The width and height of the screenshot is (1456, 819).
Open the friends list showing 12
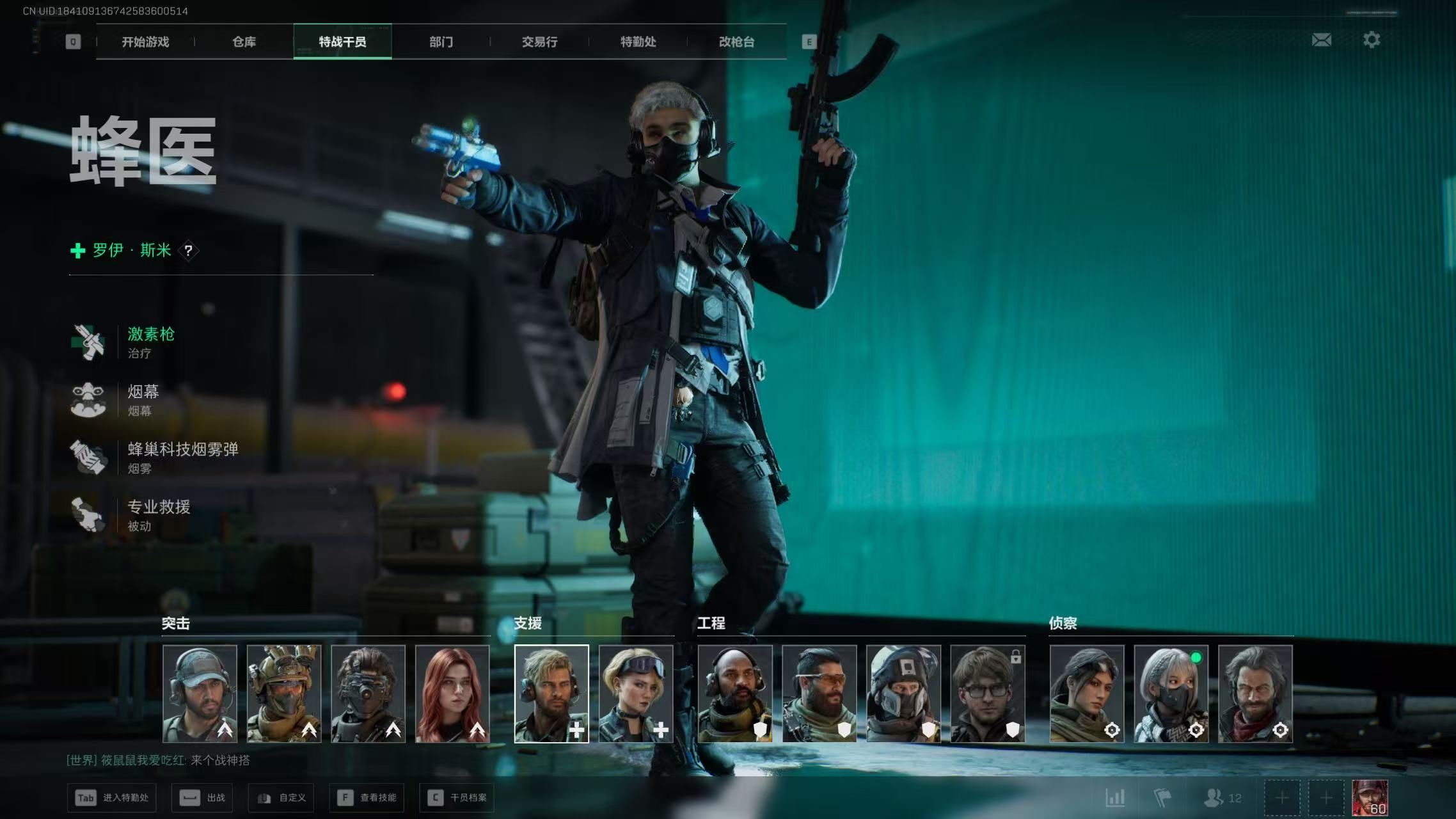pos(1222,798)
